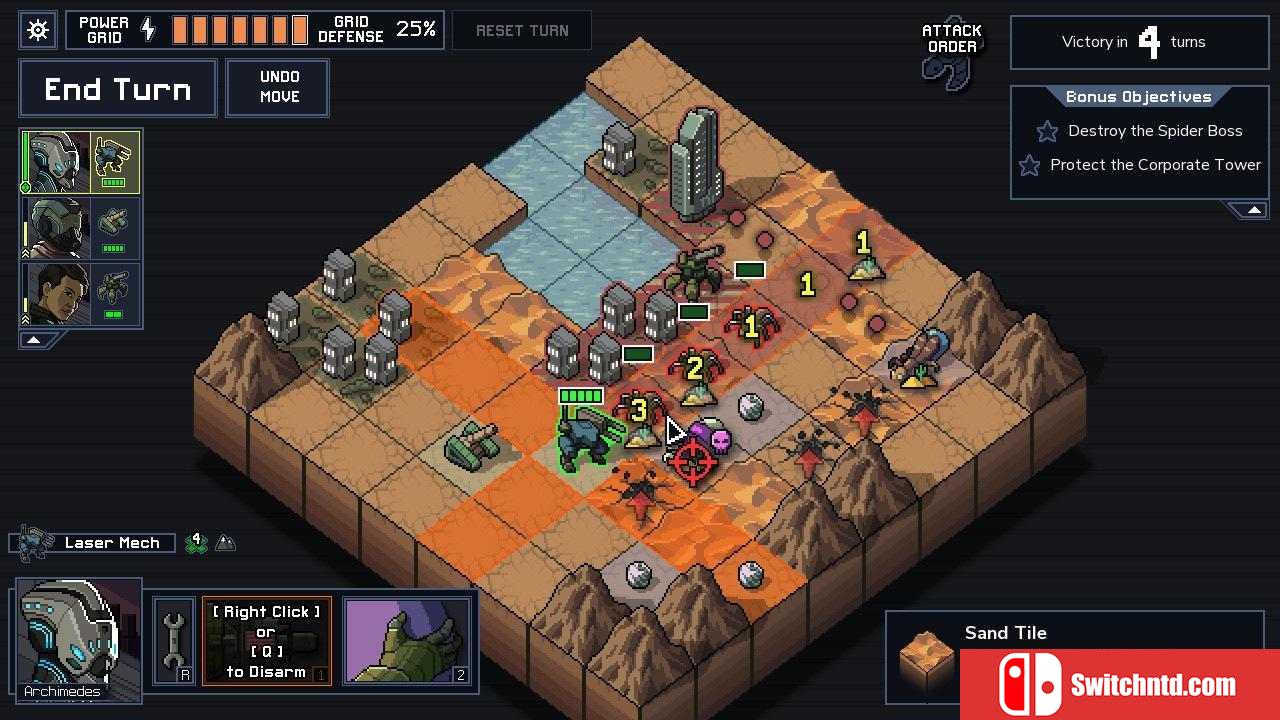Click the green movement range icon
This screenshot has height=720, width=1280.
click(x=196, y=543)
